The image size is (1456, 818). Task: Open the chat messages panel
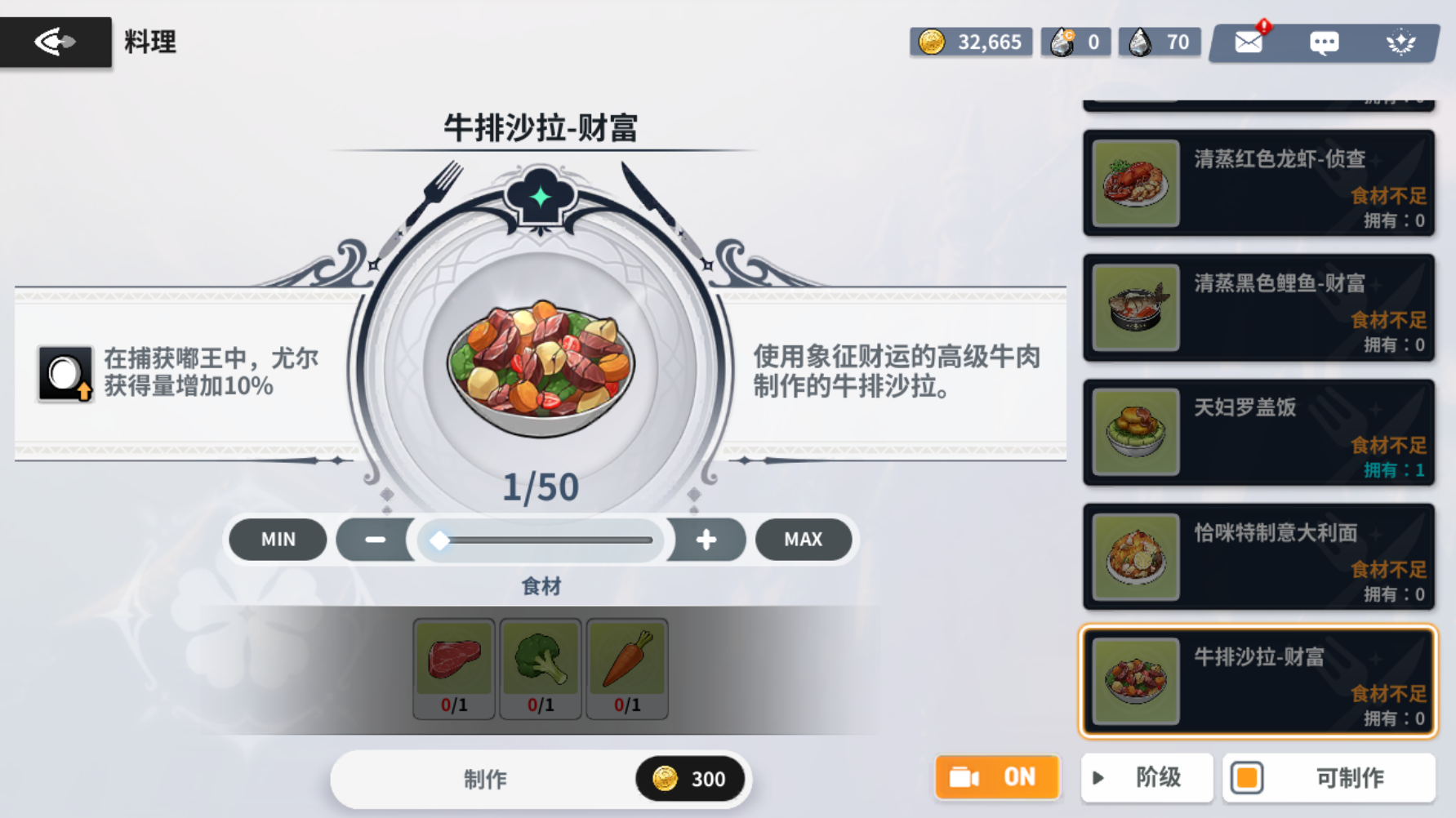pyautogui.click(x=1323, y=42)
